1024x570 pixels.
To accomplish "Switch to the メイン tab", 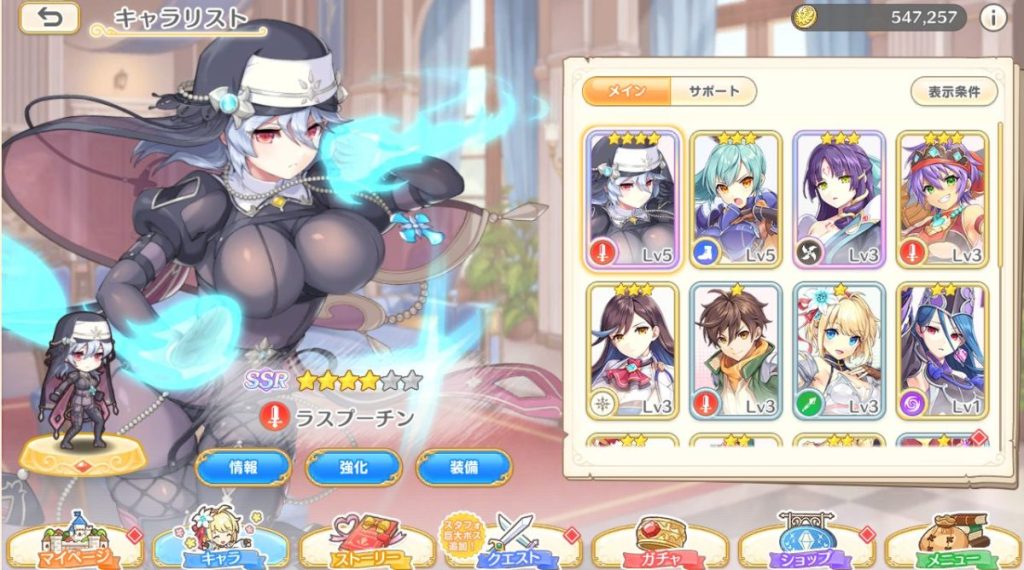I will click(x=626, y=92).
